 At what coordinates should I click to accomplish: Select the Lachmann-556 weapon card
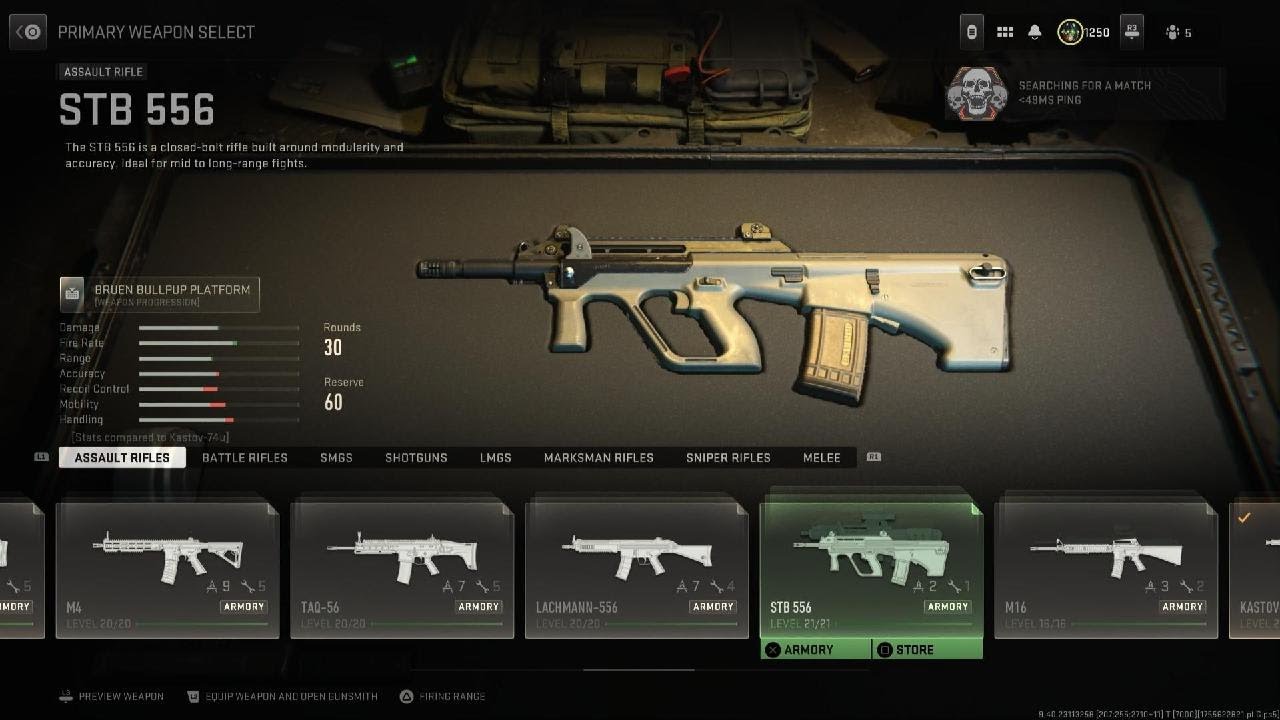coord(637,567)
